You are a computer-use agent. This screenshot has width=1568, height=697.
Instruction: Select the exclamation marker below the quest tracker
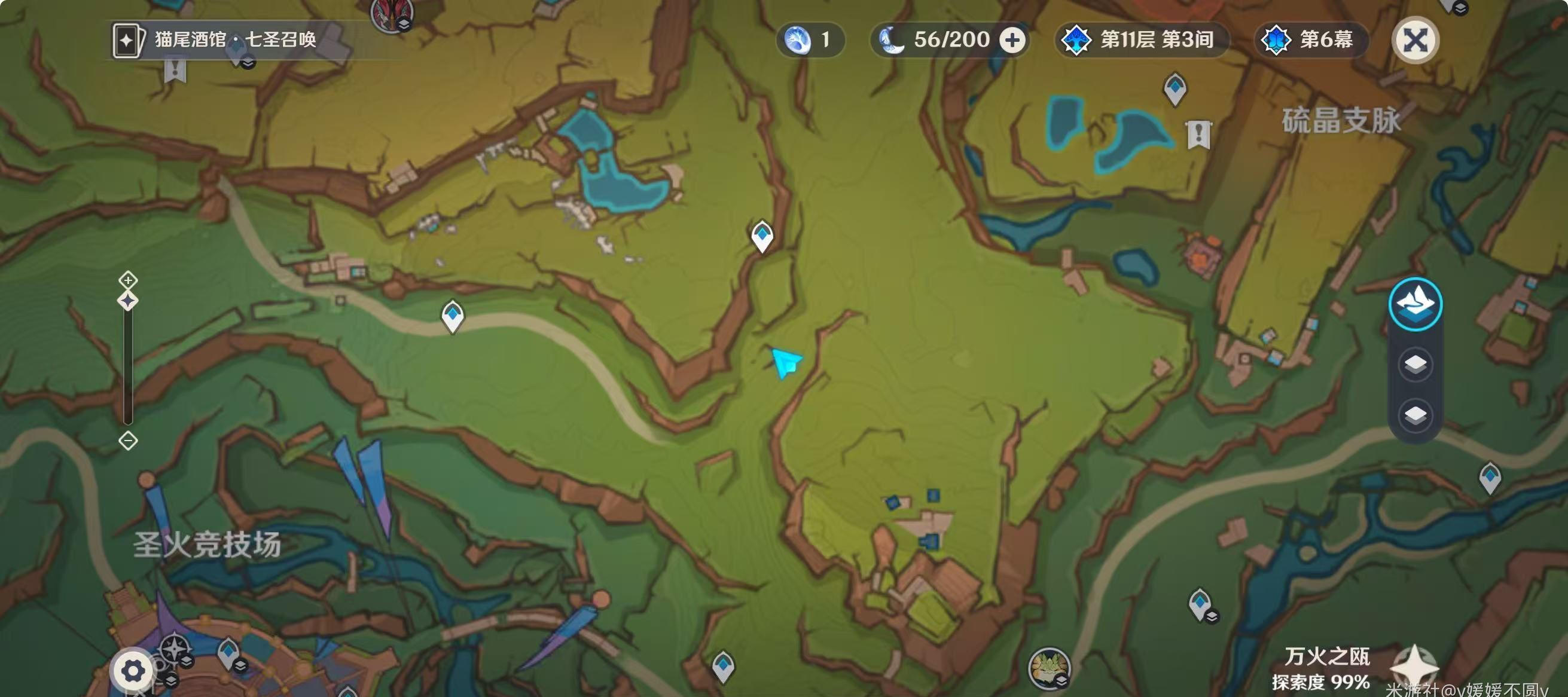175,69
